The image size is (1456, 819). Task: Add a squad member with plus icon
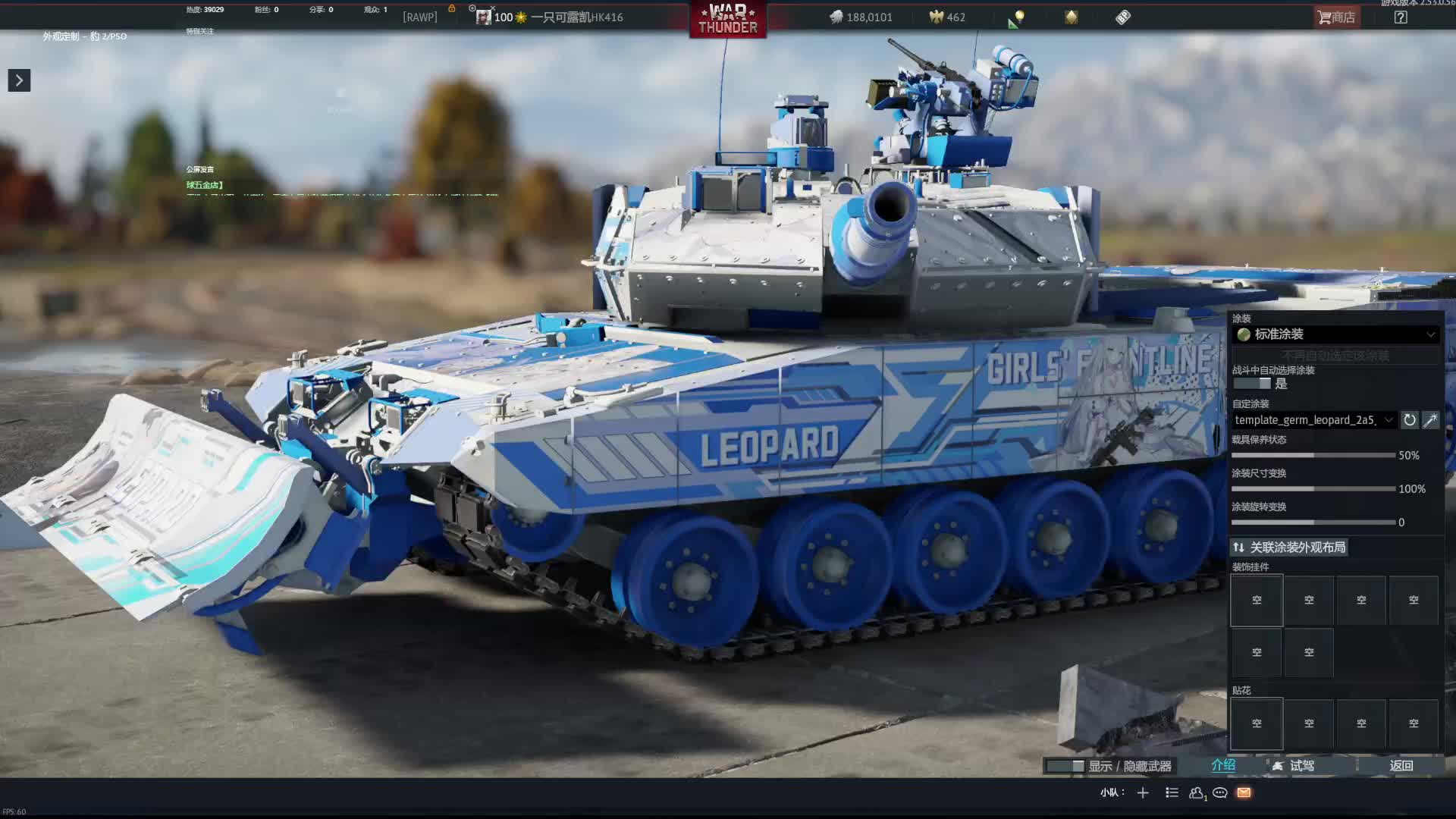point(1143,793)
